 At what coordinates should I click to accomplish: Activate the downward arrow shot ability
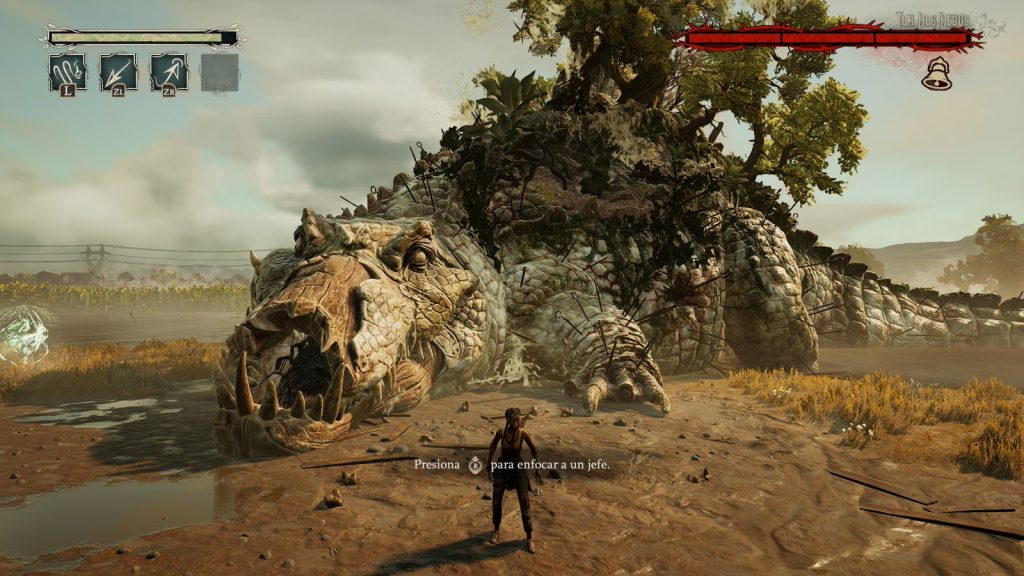coord(119,72)
